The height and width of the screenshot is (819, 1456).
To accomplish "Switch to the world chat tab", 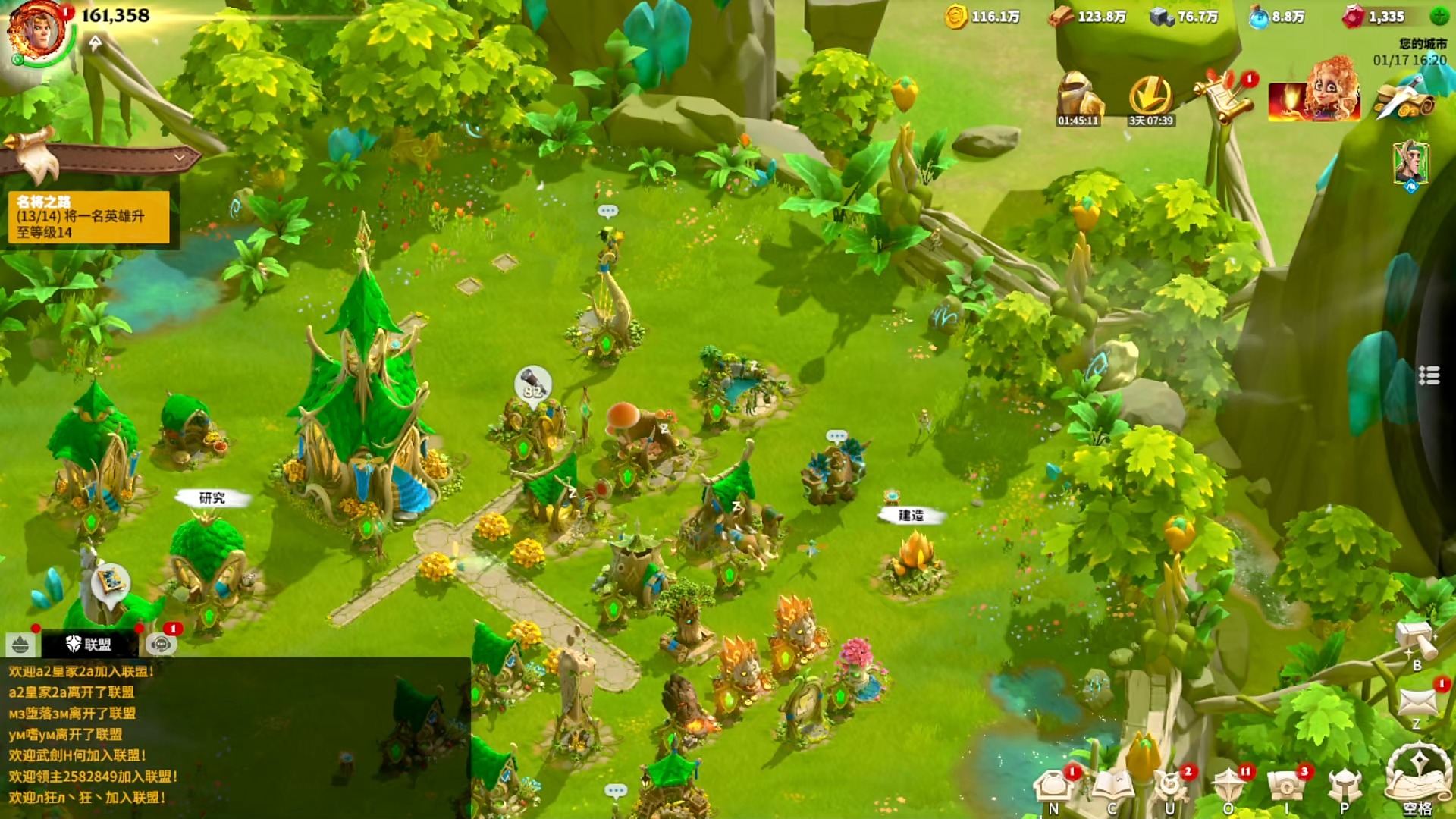I will (x=20, y=645).
